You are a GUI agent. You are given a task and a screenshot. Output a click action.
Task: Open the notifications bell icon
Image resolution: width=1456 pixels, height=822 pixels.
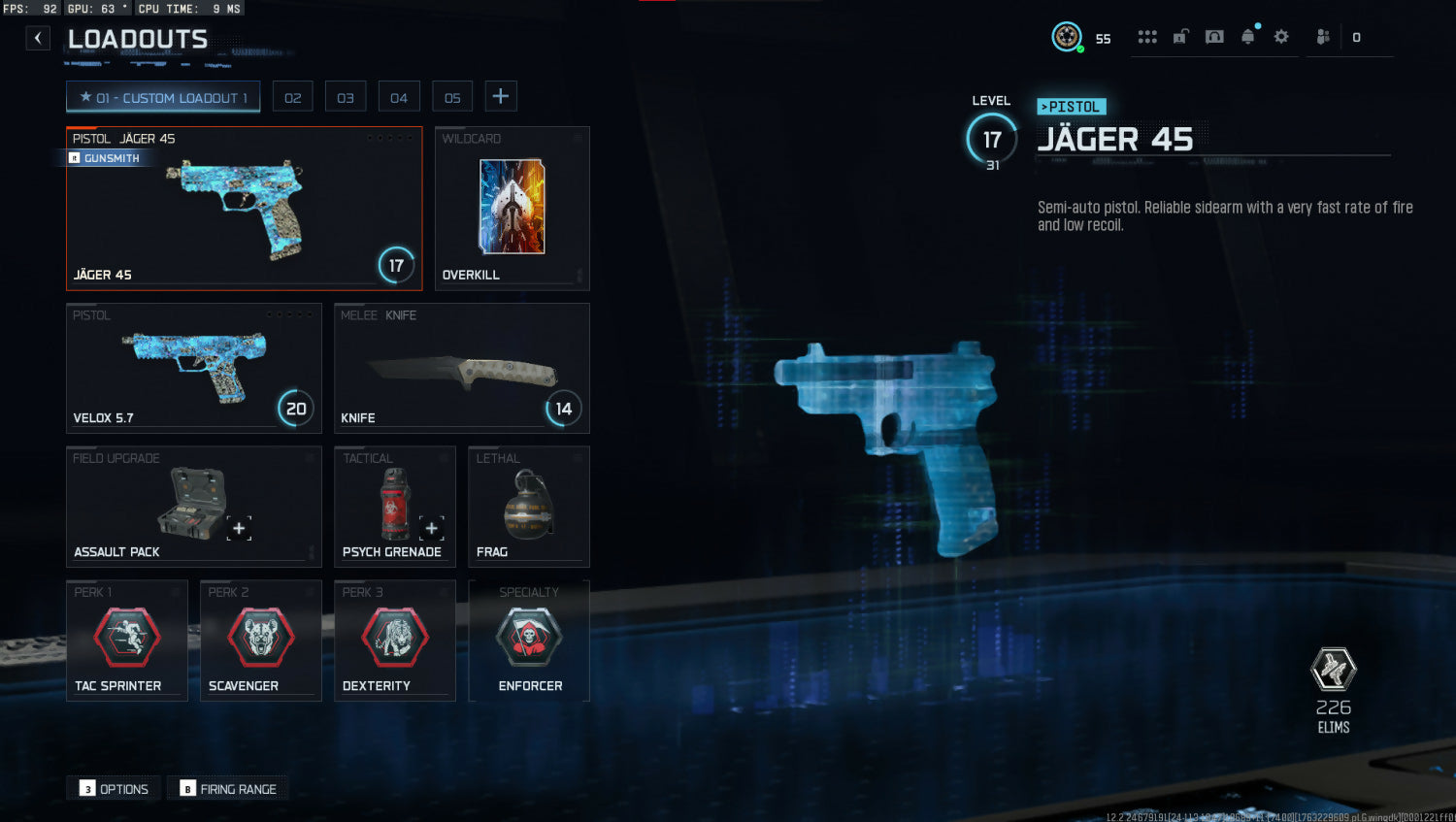(x=1248, y=37)
